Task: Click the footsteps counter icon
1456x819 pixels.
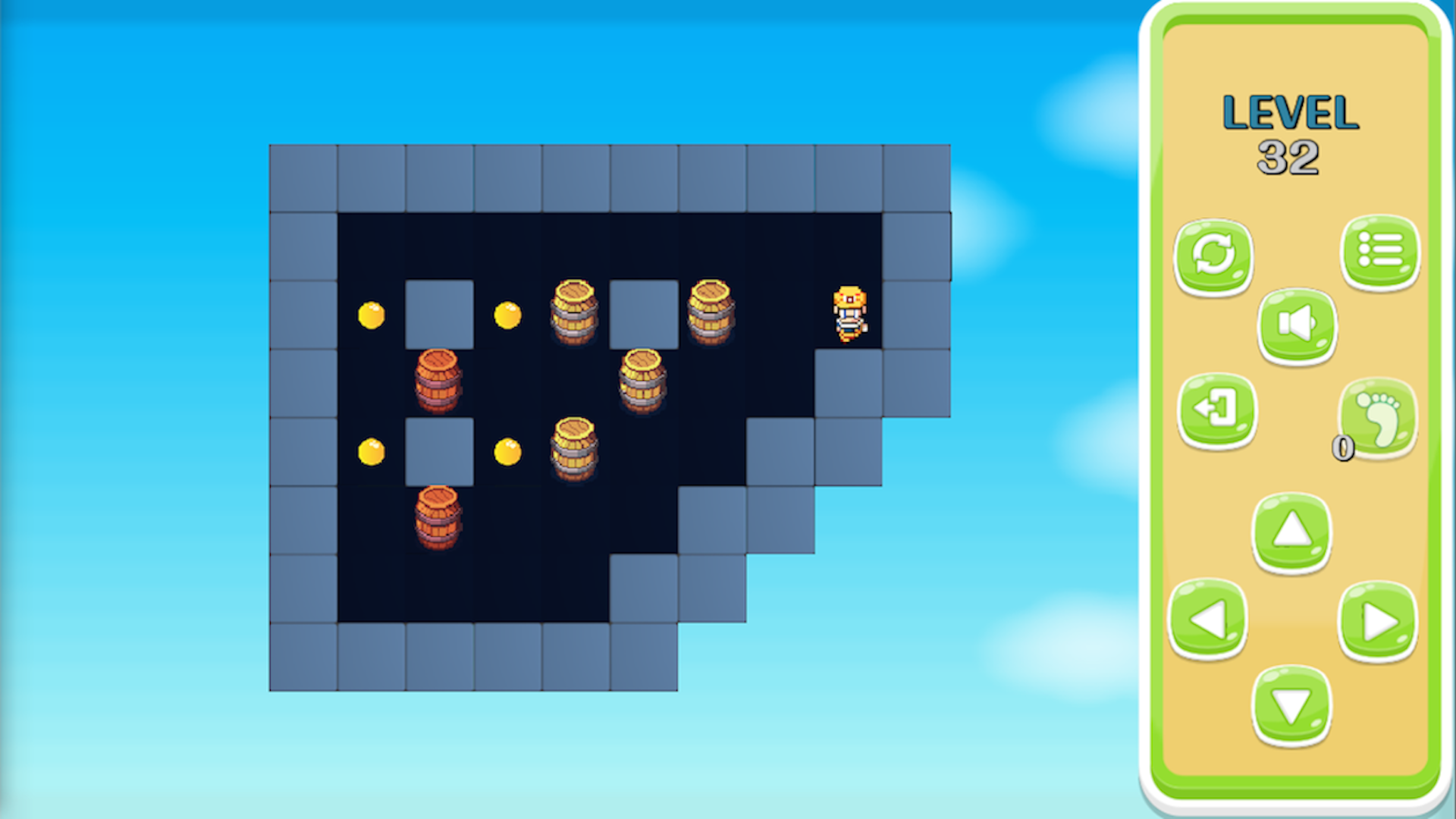Action: pos(1379,416)
